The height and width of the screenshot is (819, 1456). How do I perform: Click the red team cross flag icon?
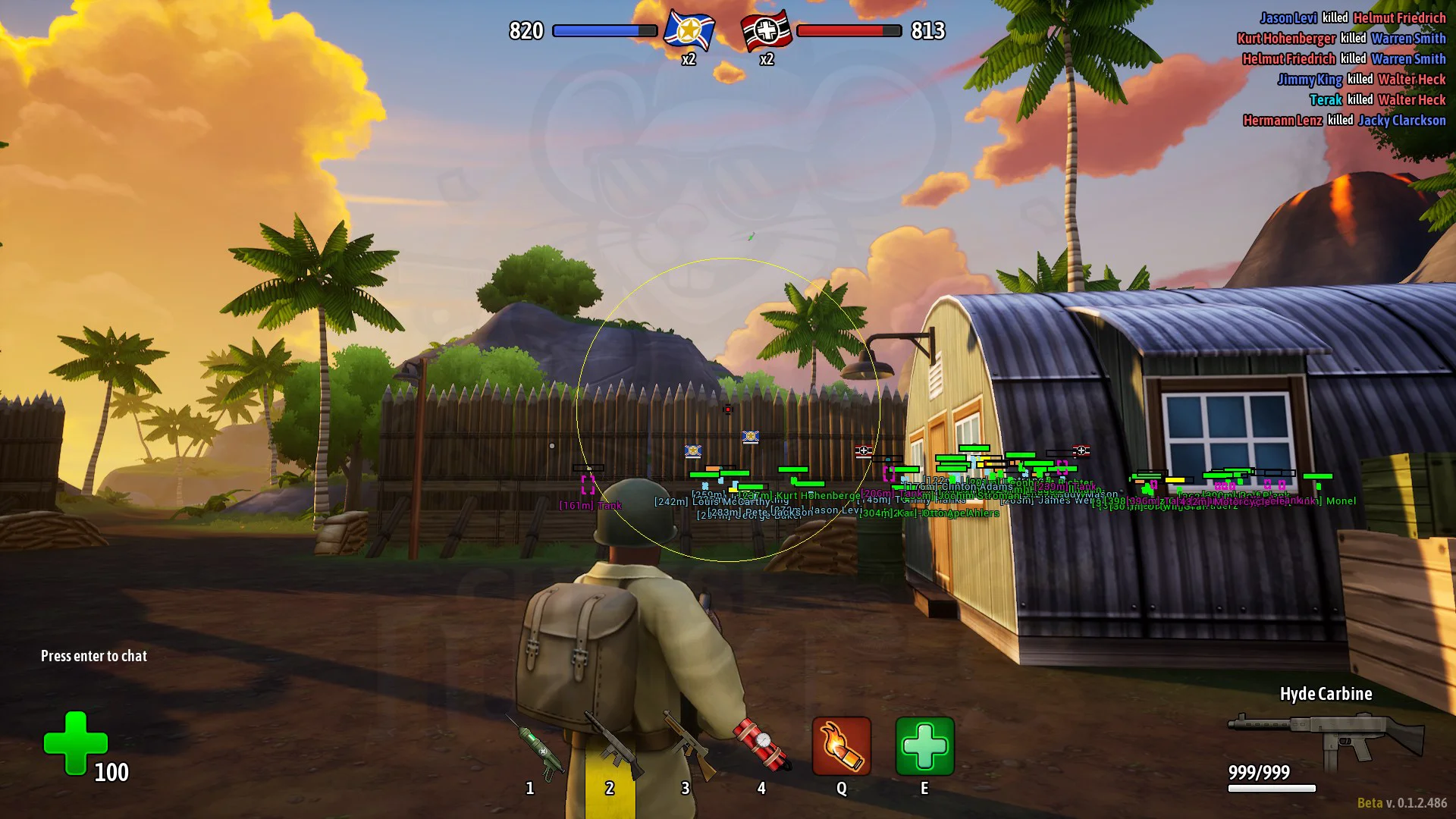coord(767,31)
